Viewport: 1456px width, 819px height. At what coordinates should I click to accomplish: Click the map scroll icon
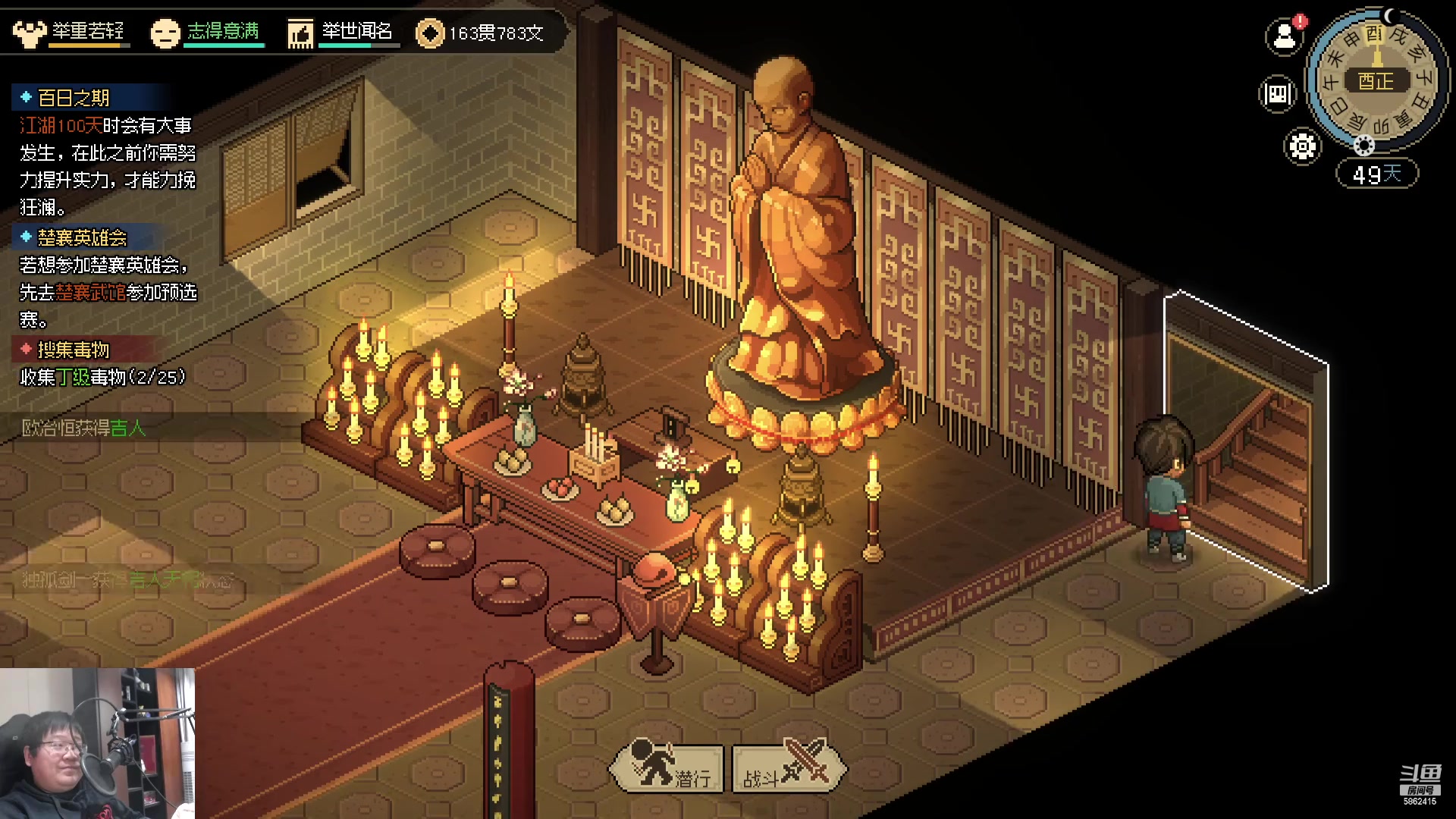pyautogui.click(x=1277, y=94)
